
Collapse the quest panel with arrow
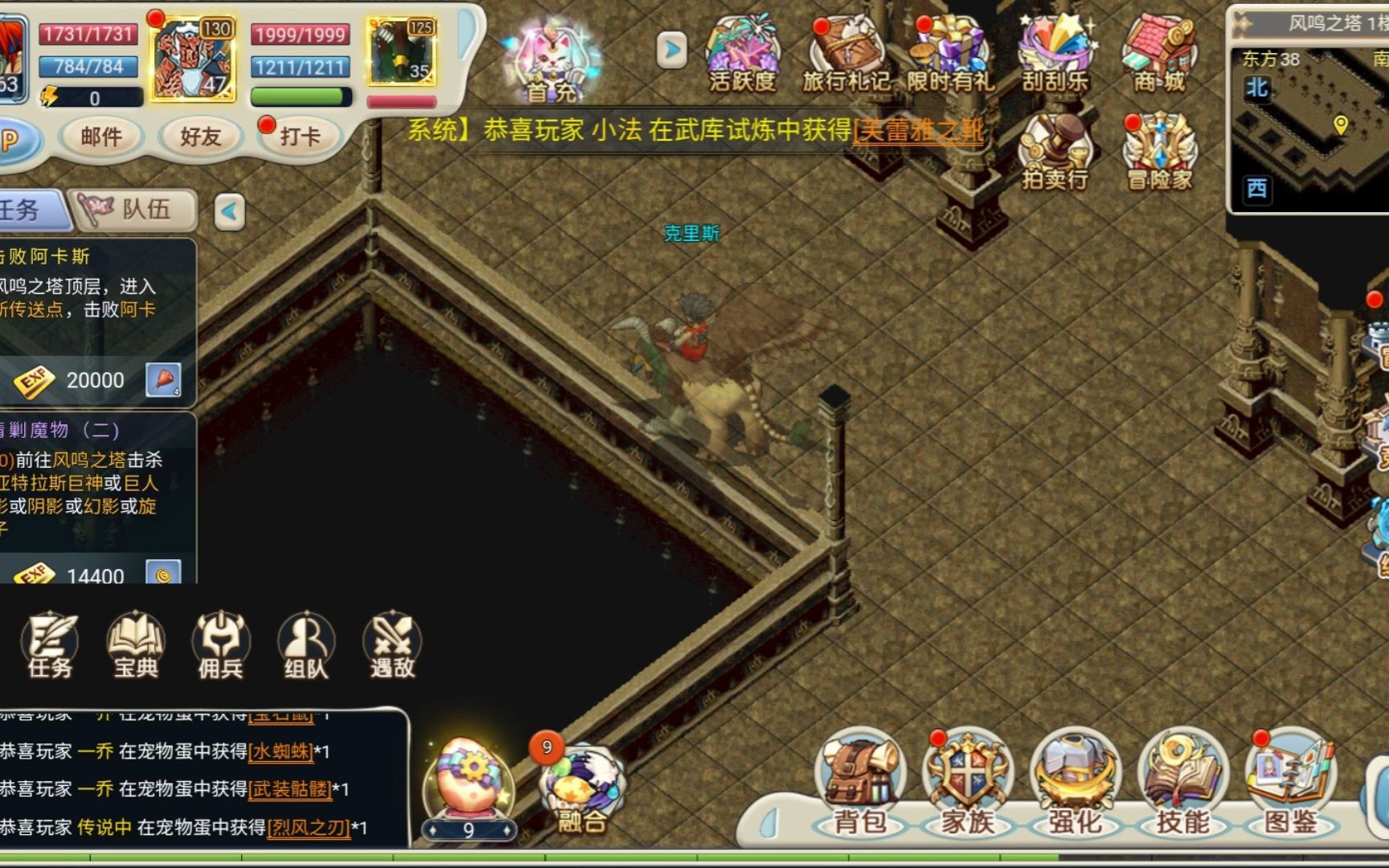click(230, 212)
